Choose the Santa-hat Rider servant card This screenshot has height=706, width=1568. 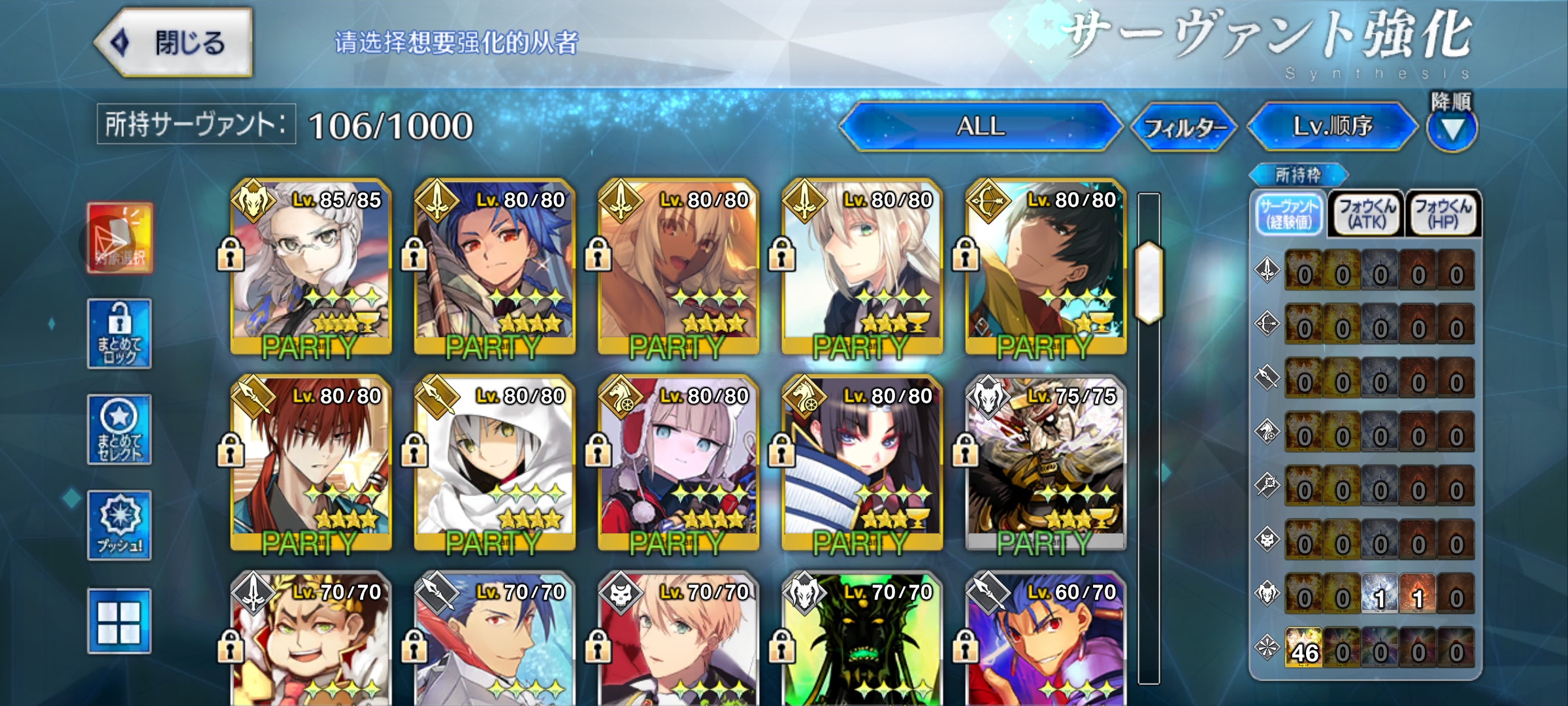coord(678,464)
